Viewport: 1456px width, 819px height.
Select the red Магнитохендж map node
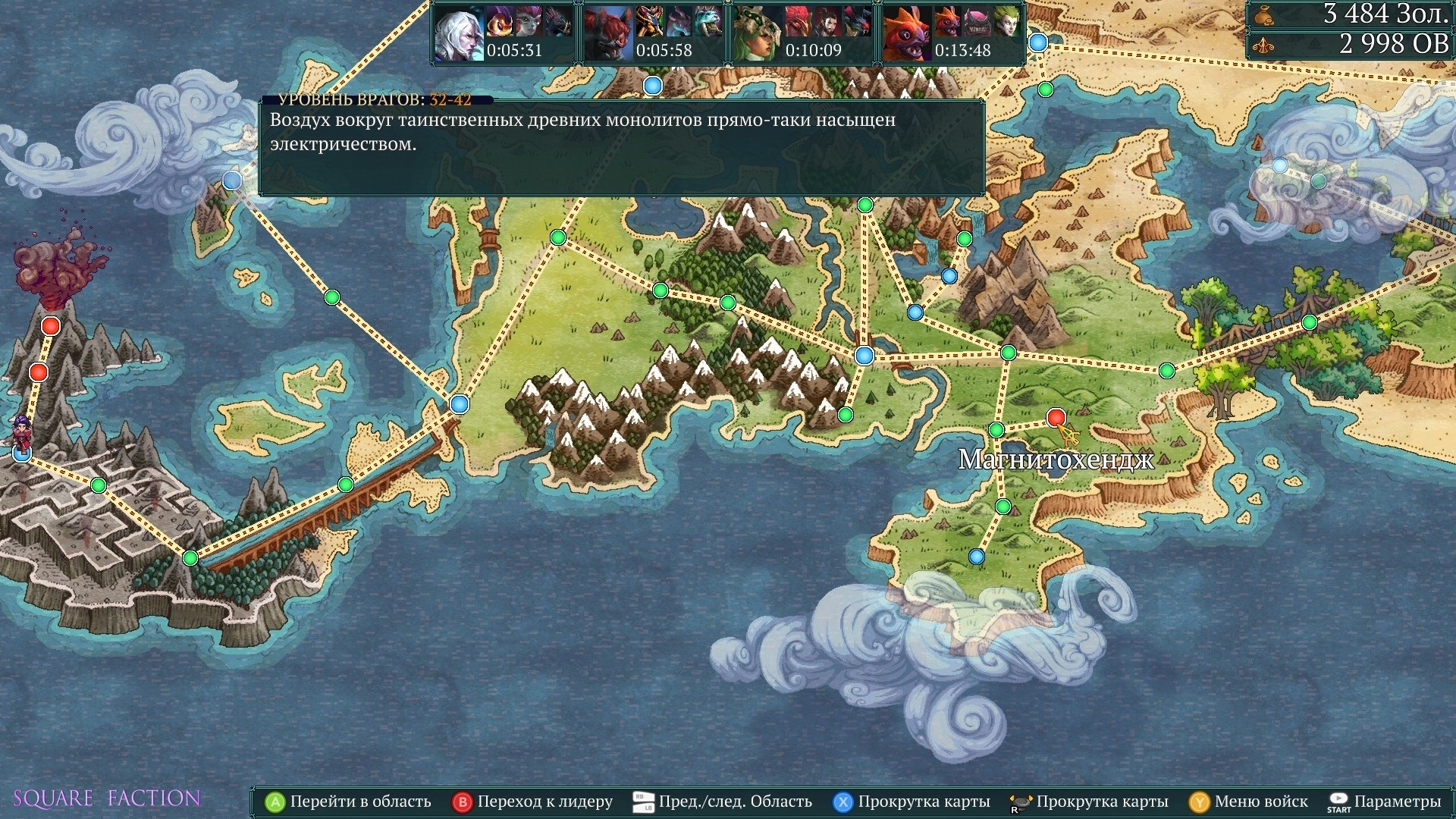1056,417
